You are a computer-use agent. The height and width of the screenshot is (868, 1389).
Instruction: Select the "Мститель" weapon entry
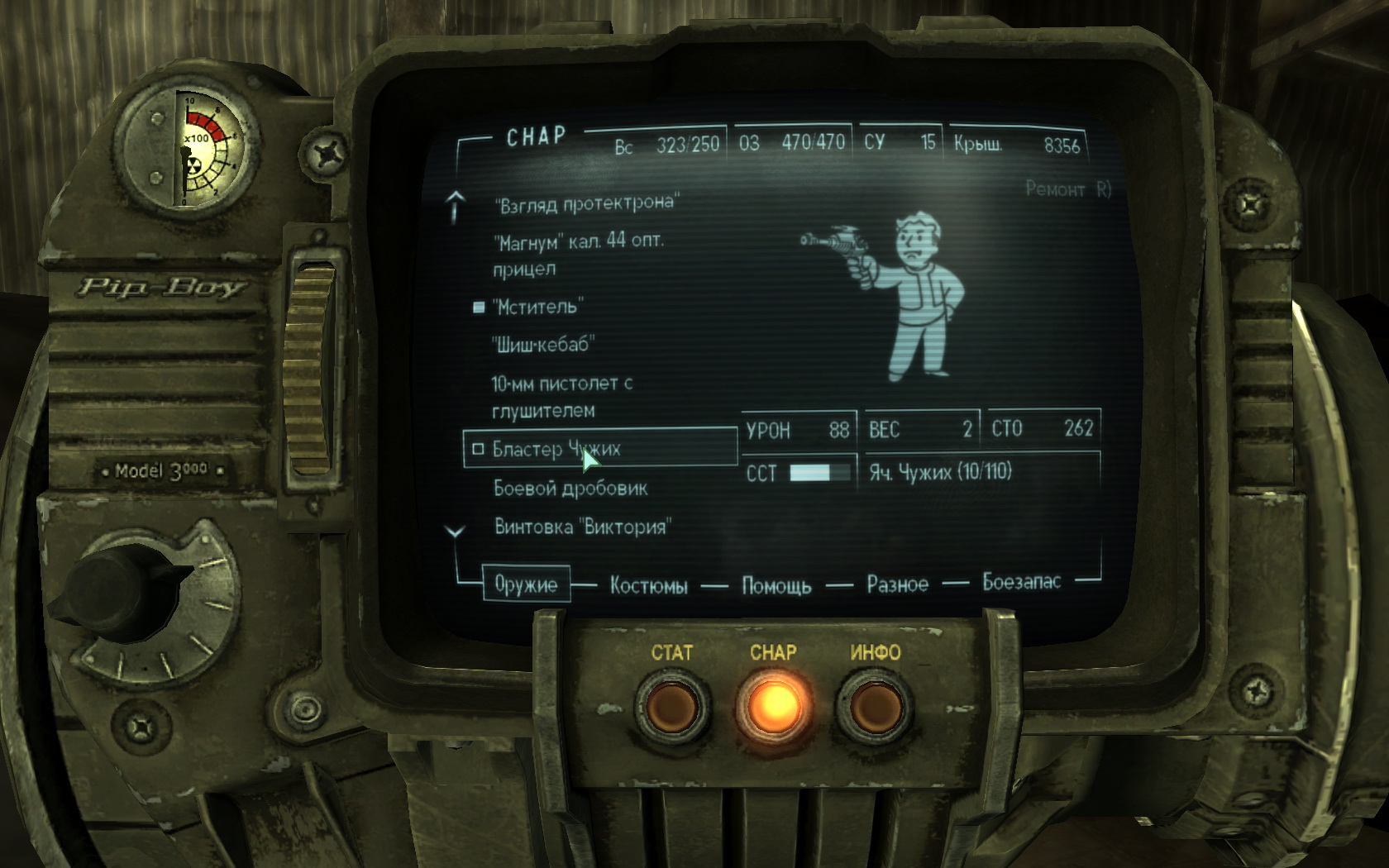tap(537, 307)
